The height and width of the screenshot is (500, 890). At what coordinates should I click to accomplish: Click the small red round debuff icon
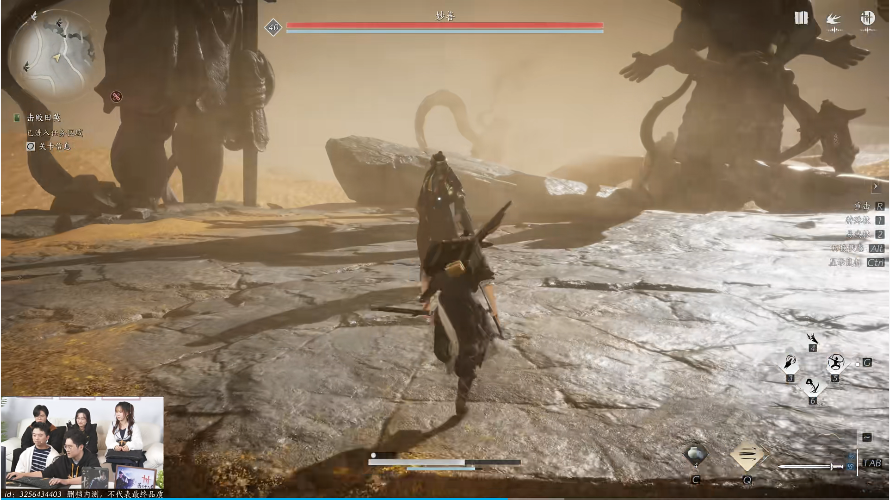coord(117,97)
